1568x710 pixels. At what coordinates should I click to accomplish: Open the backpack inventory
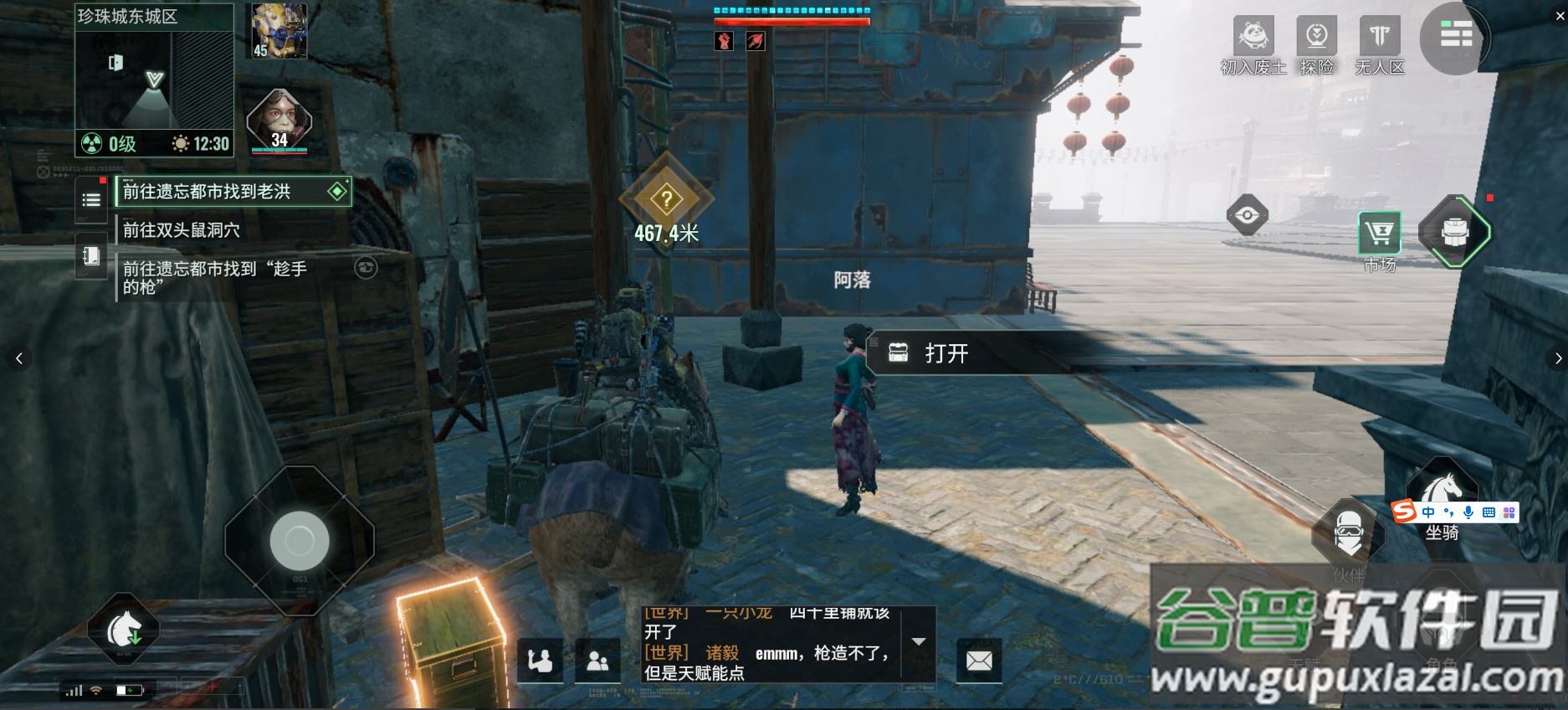1455,232
